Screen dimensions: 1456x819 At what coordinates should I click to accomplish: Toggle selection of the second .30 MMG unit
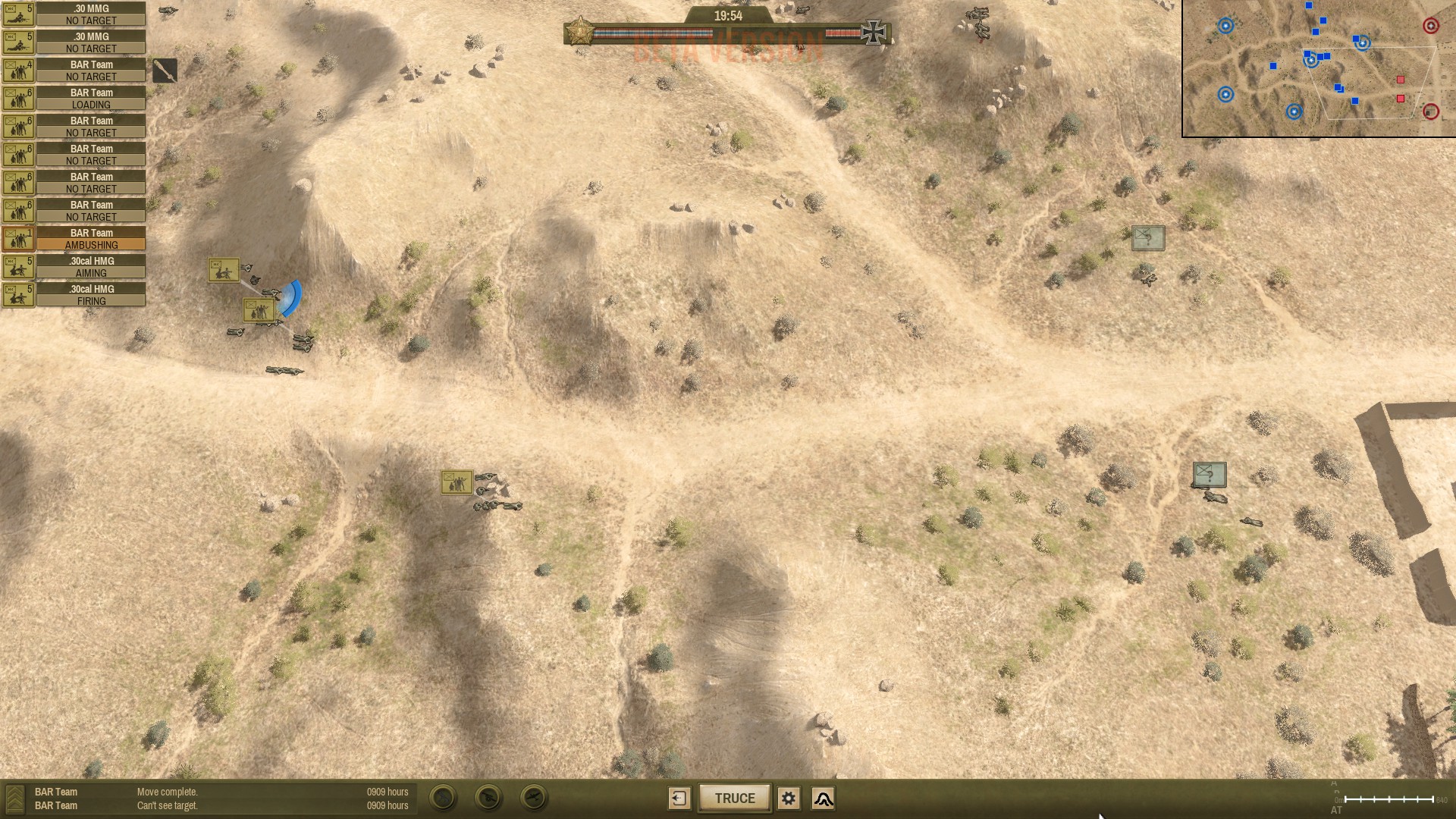(18, 42)
